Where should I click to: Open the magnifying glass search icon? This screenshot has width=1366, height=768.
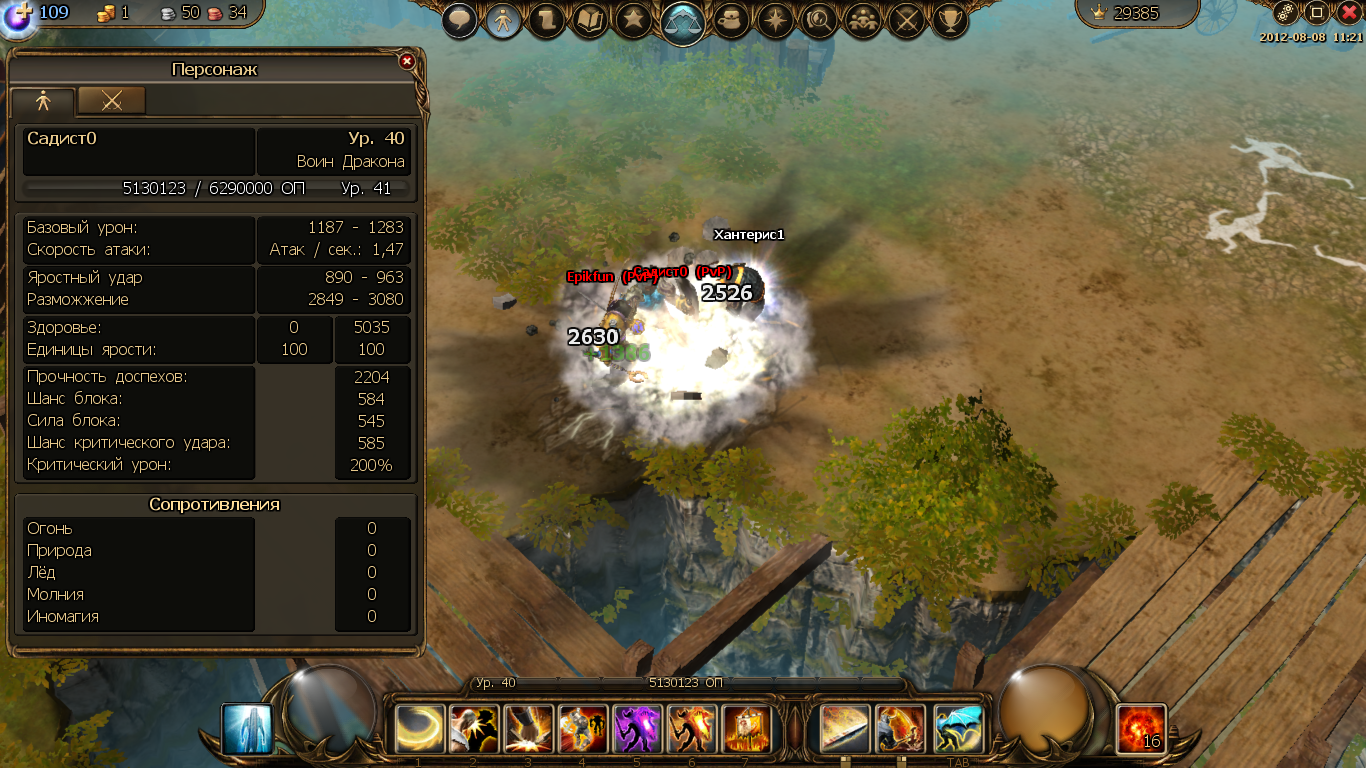(x=819, y=19)
